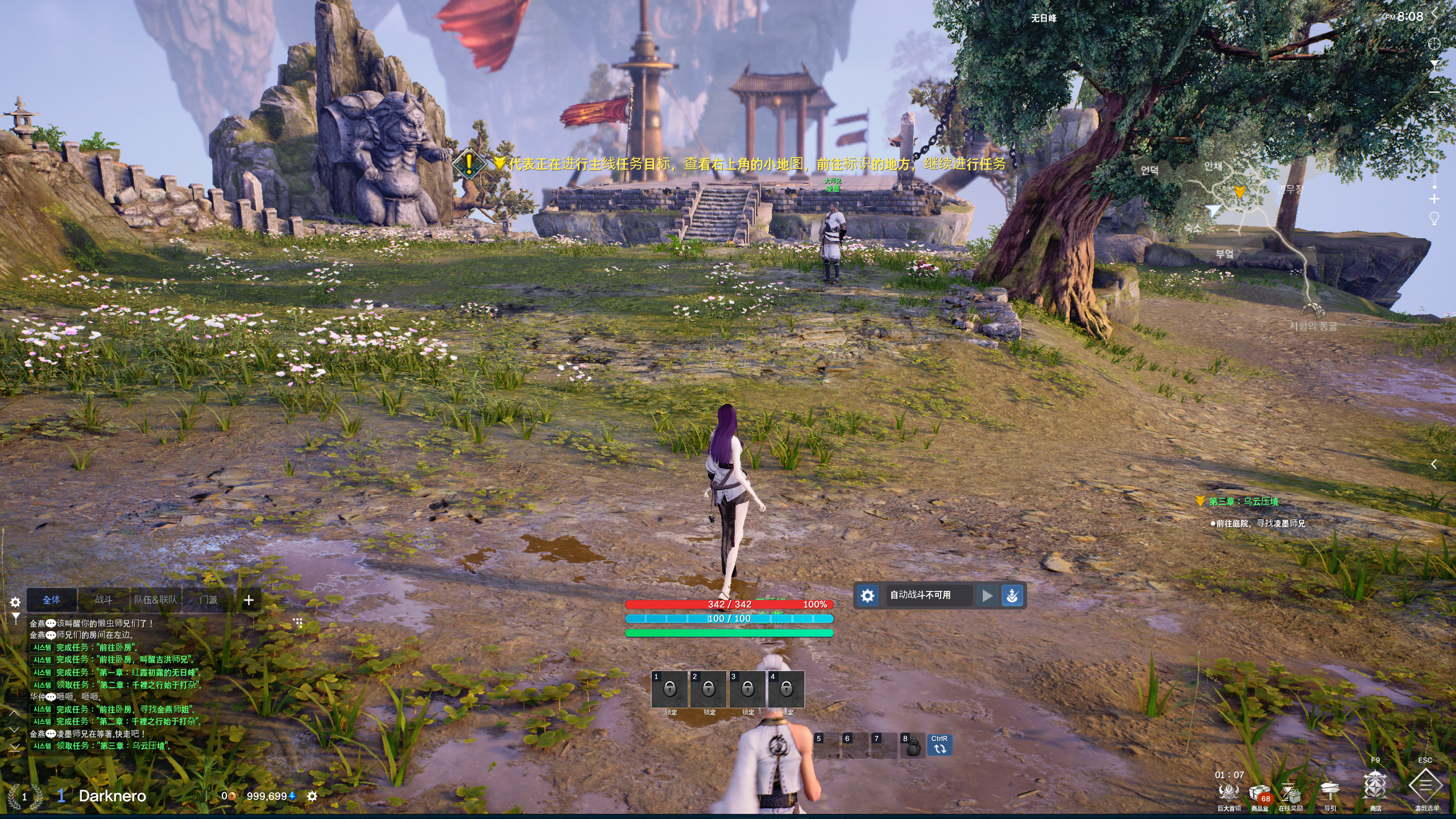The height and width of the screenshot is (819, 1456).
Task: Open auto-battle settings gear
Action: click(x=867, y=595)
